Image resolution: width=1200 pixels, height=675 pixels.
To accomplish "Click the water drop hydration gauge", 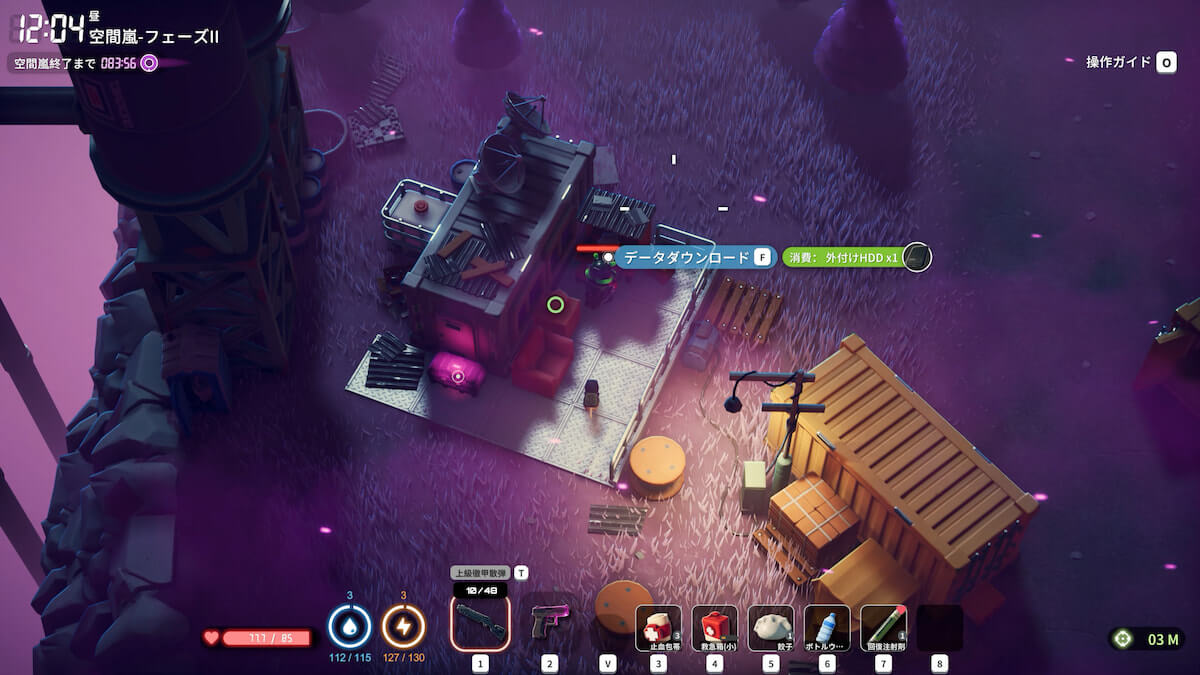I will click(350, 627).
